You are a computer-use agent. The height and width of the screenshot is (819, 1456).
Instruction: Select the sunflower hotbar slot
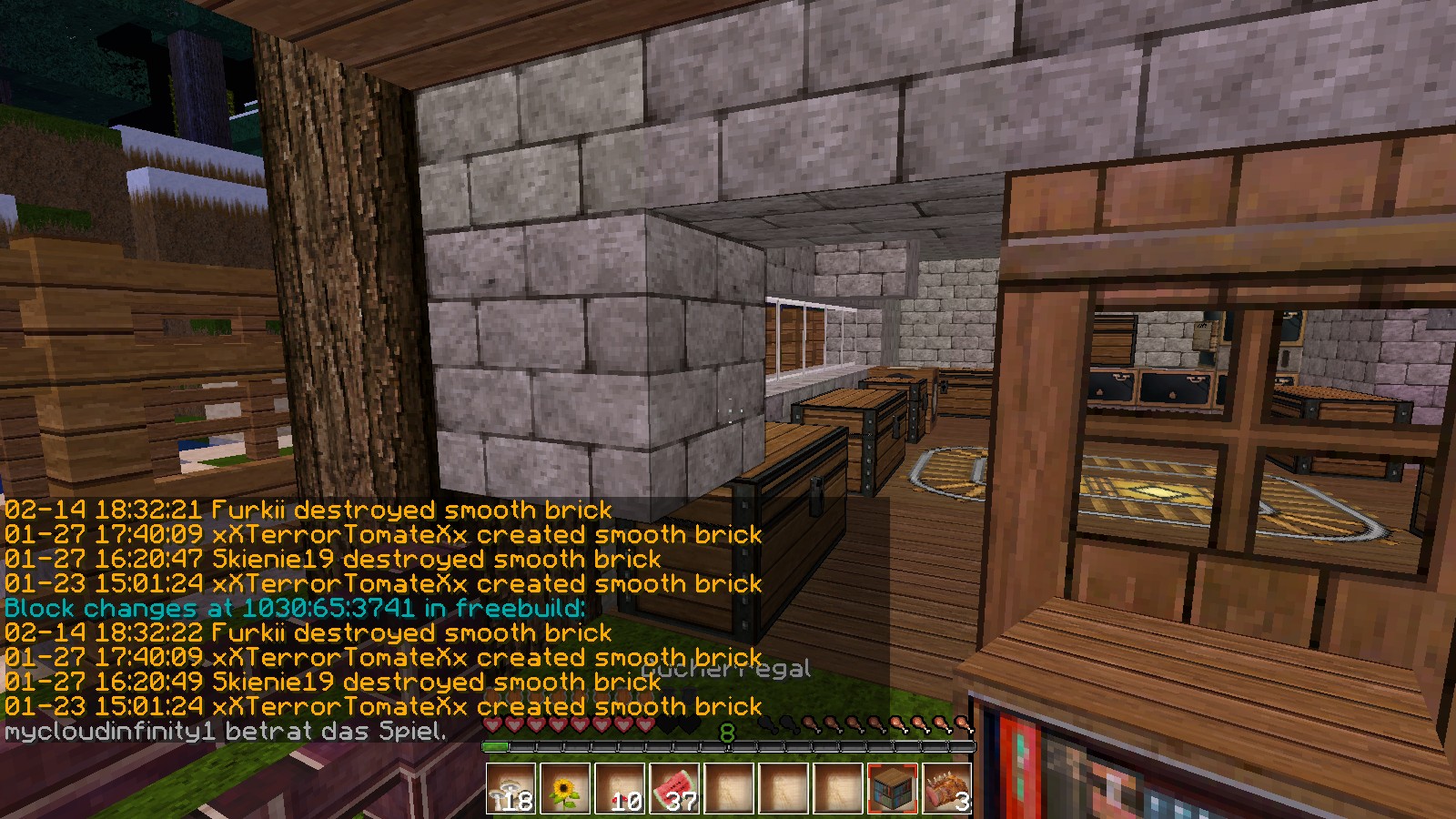565,788
